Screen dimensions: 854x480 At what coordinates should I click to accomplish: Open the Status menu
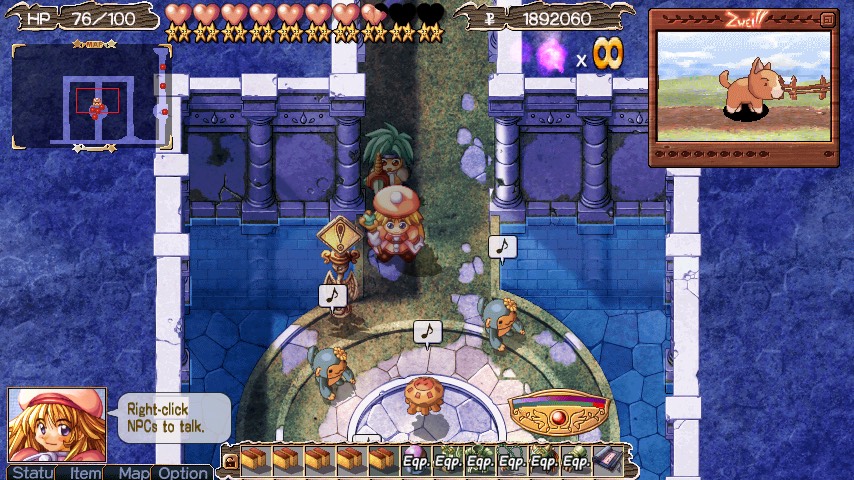tap(31, 472)
